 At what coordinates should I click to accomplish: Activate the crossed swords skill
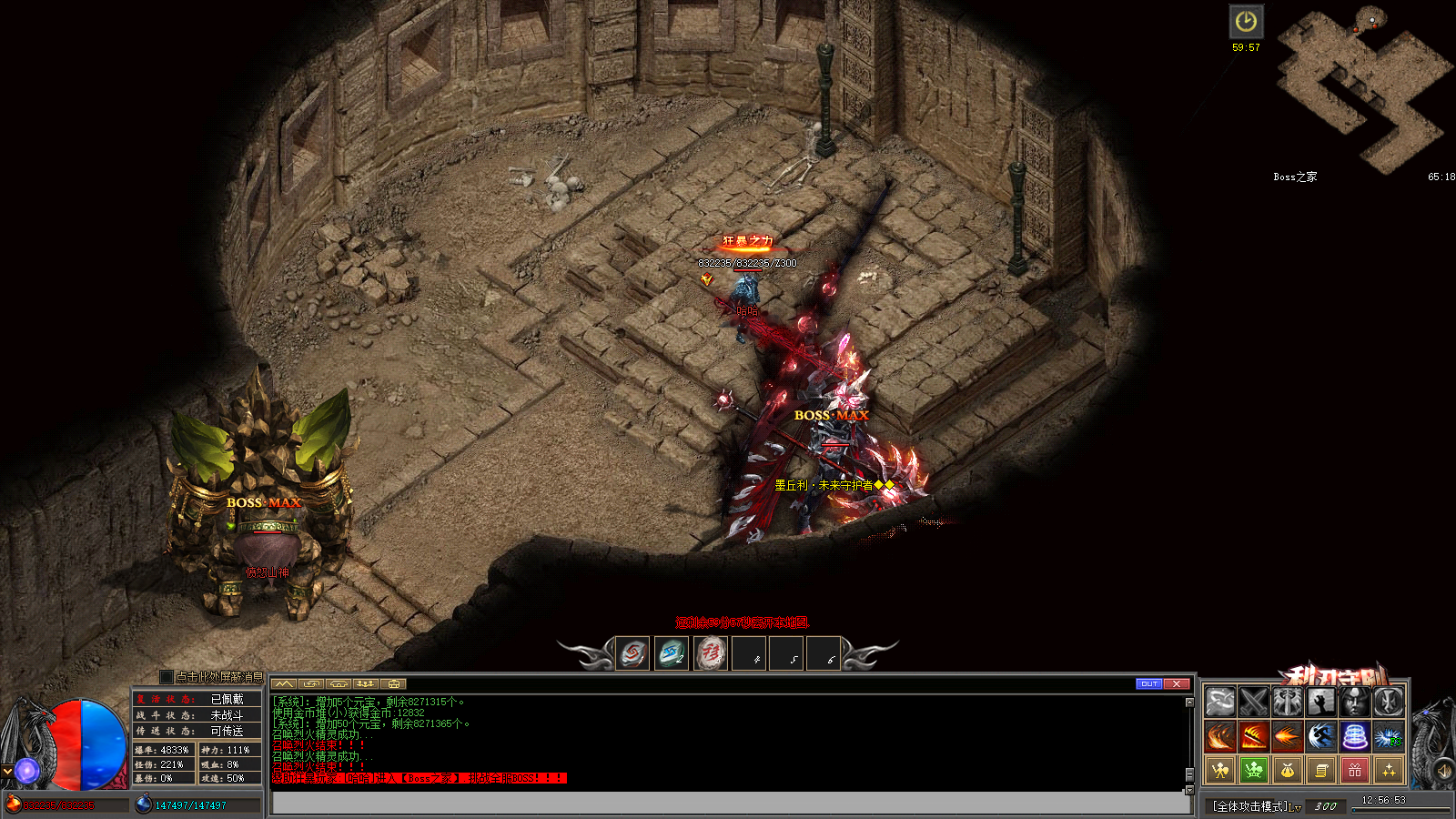(x=1254, y=702)
